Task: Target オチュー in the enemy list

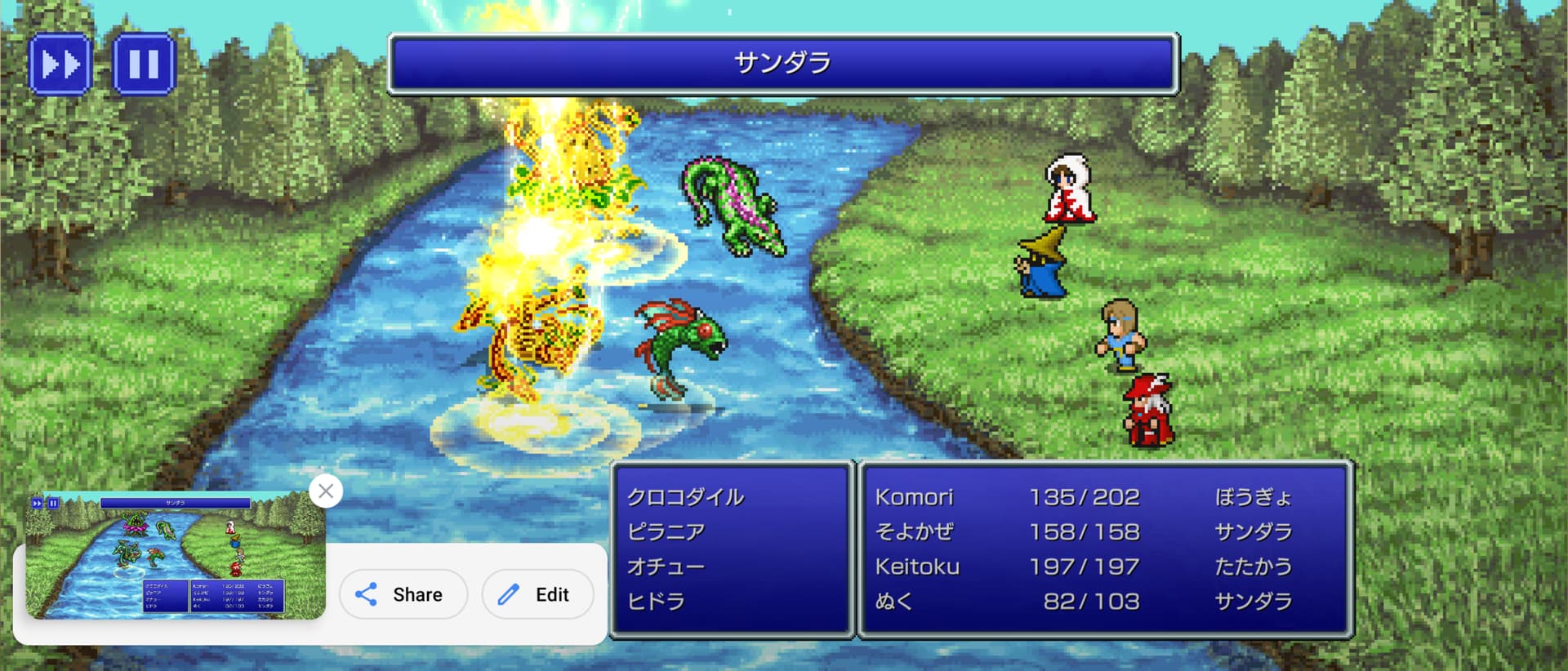Action: (666, 567)
